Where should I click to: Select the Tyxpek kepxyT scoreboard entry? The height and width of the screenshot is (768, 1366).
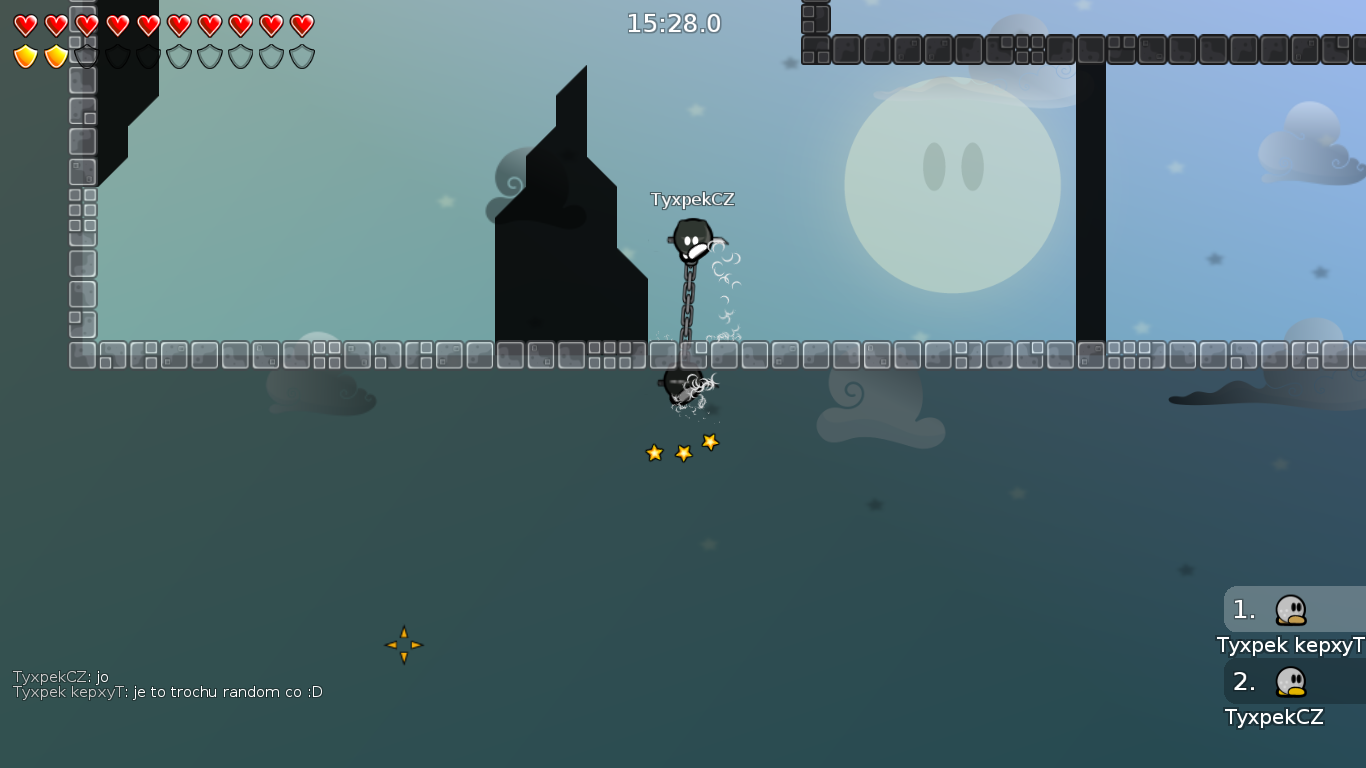(x=1290, y=645)
